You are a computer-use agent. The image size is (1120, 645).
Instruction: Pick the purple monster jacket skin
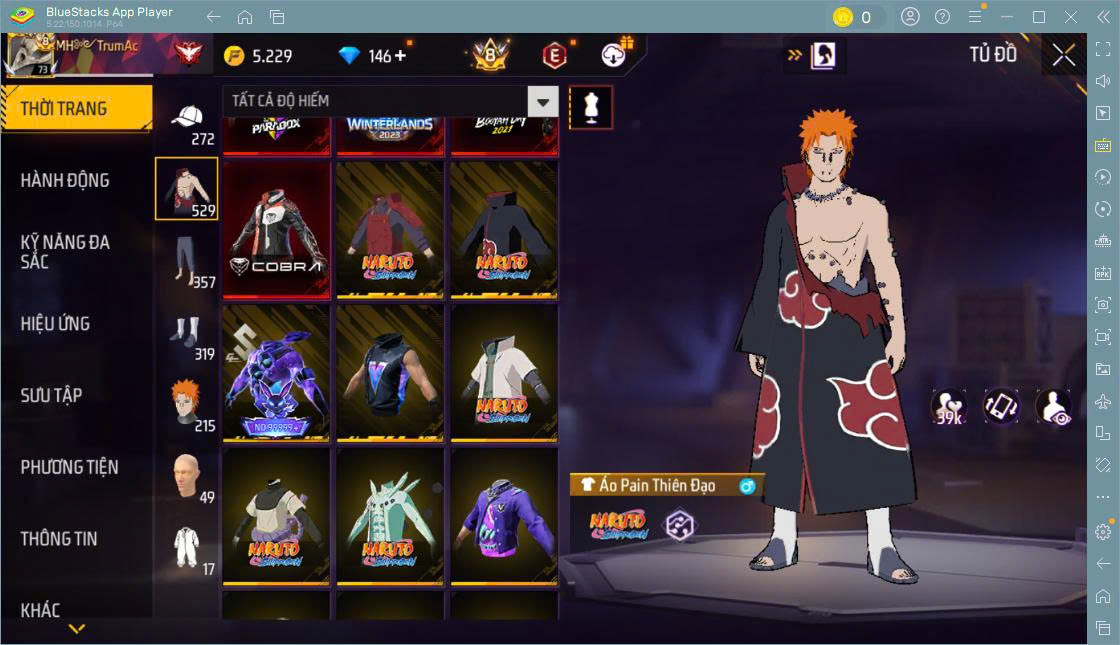coord(276,372)
